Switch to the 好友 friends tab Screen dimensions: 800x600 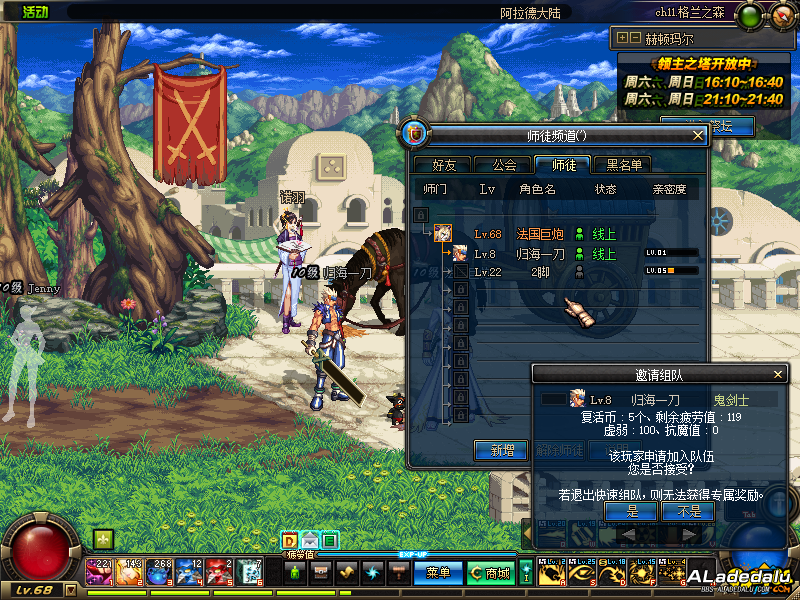coord(438,165)
